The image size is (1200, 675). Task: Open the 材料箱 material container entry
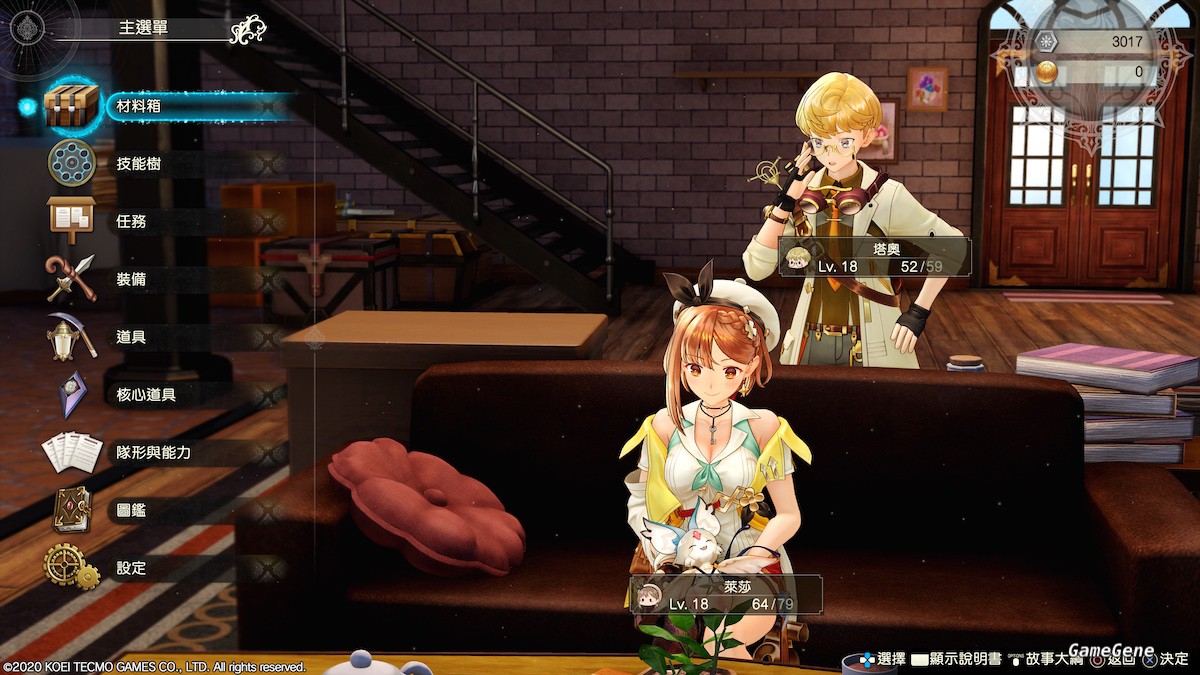(140, 106)
